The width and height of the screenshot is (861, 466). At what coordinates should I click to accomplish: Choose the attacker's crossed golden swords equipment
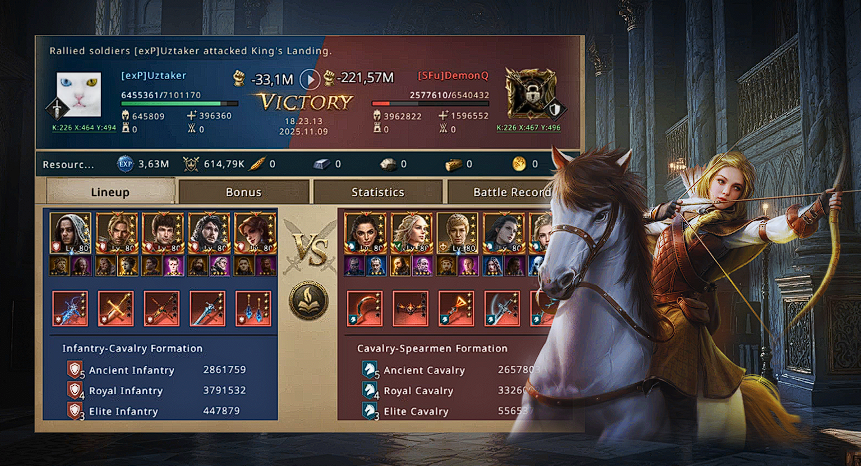point(116,308)
